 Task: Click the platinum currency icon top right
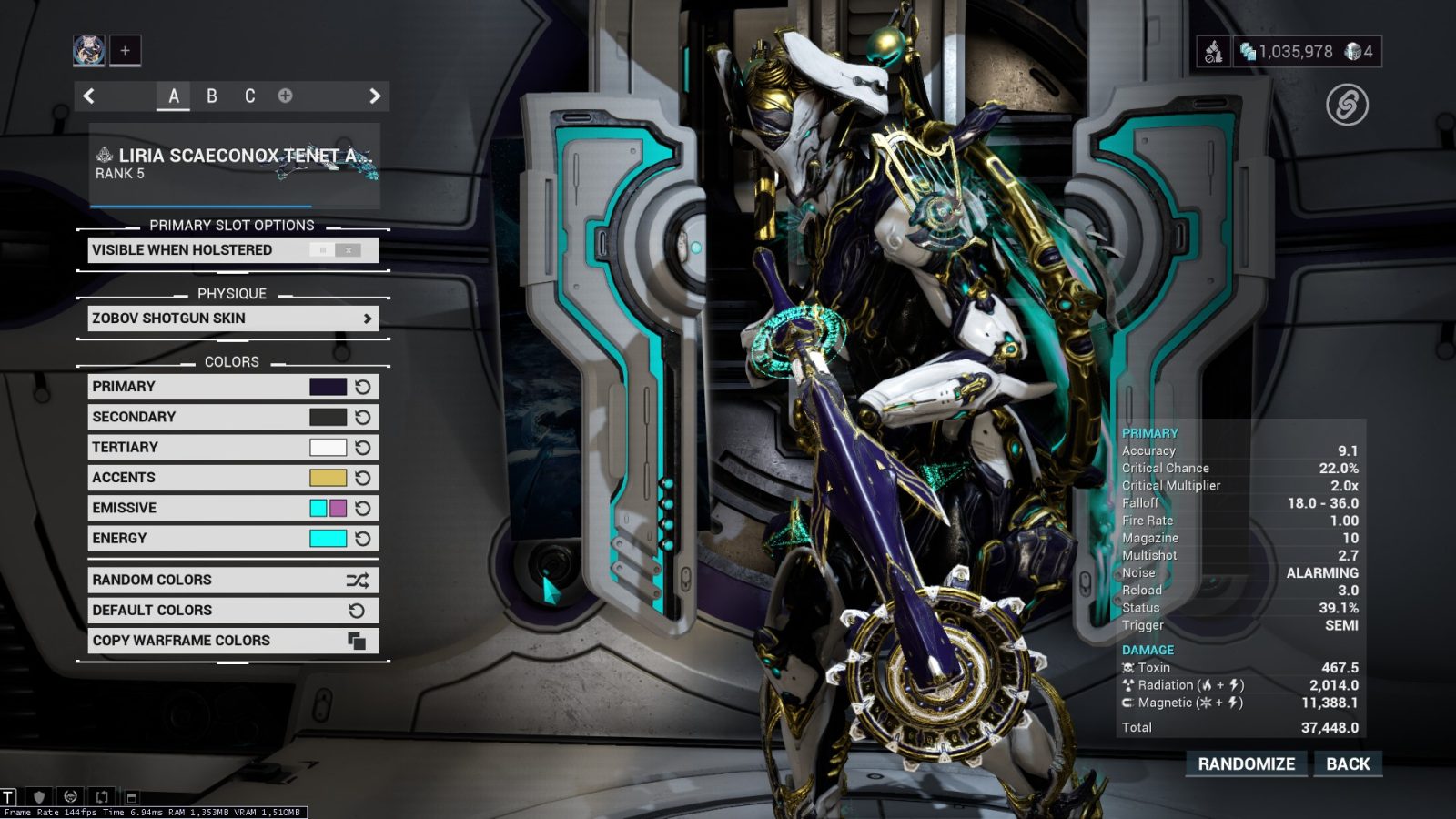1353,52
